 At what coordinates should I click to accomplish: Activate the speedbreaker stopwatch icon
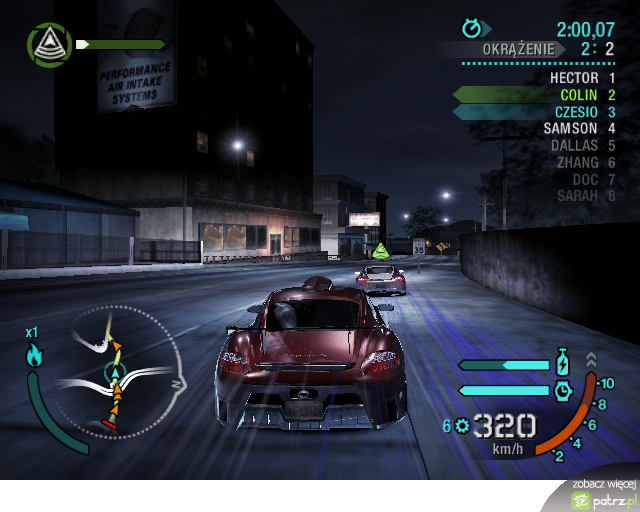tap(561, 389)
